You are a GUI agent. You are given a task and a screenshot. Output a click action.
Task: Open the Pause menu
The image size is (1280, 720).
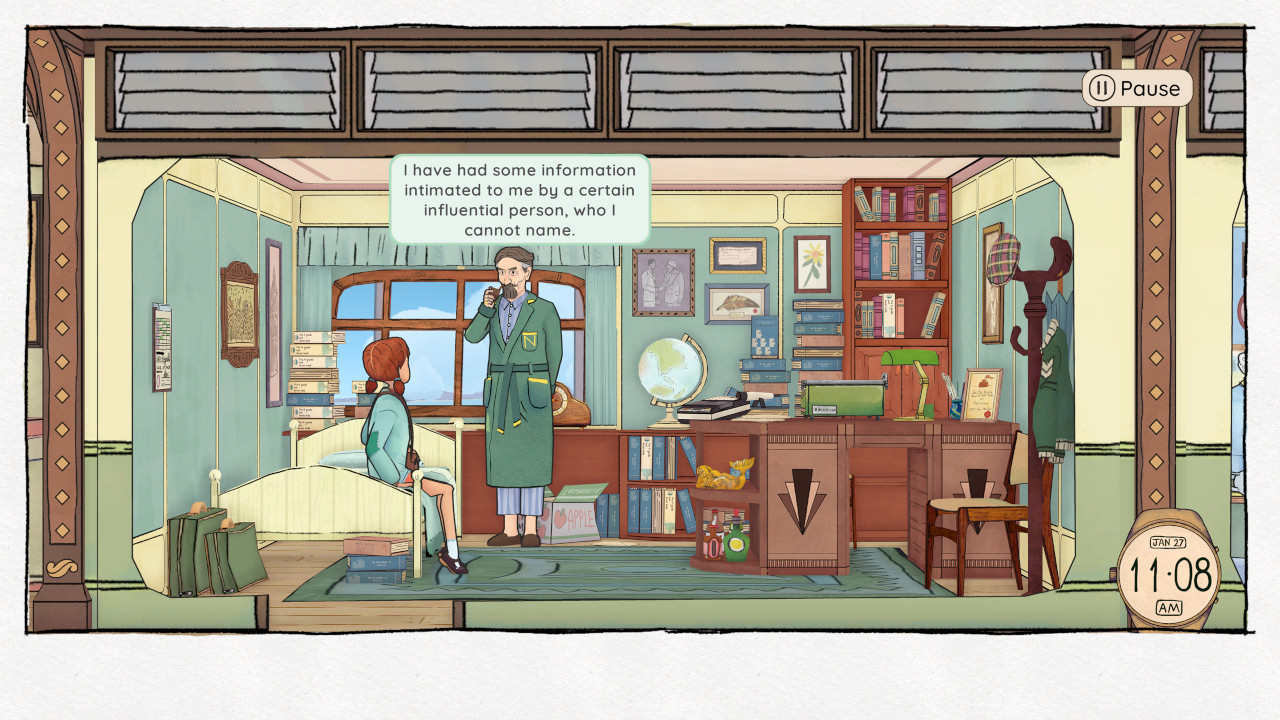tap(1135, 88)
